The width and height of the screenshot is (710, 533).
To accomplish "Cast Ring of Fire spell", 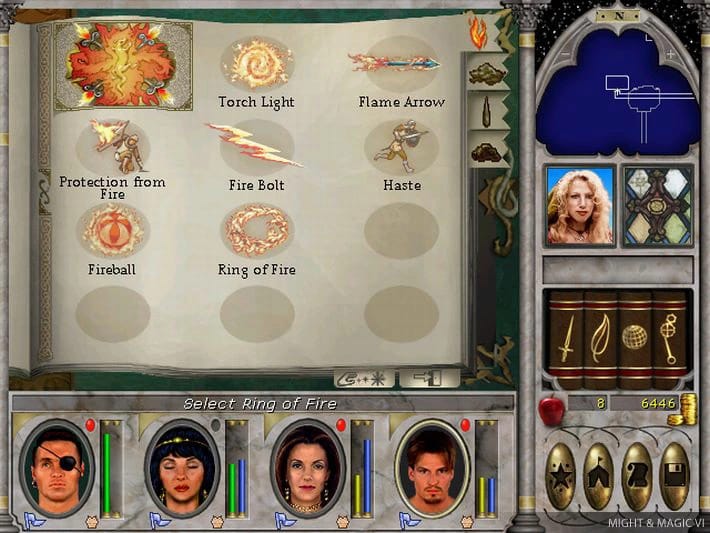I will [256, 230].
